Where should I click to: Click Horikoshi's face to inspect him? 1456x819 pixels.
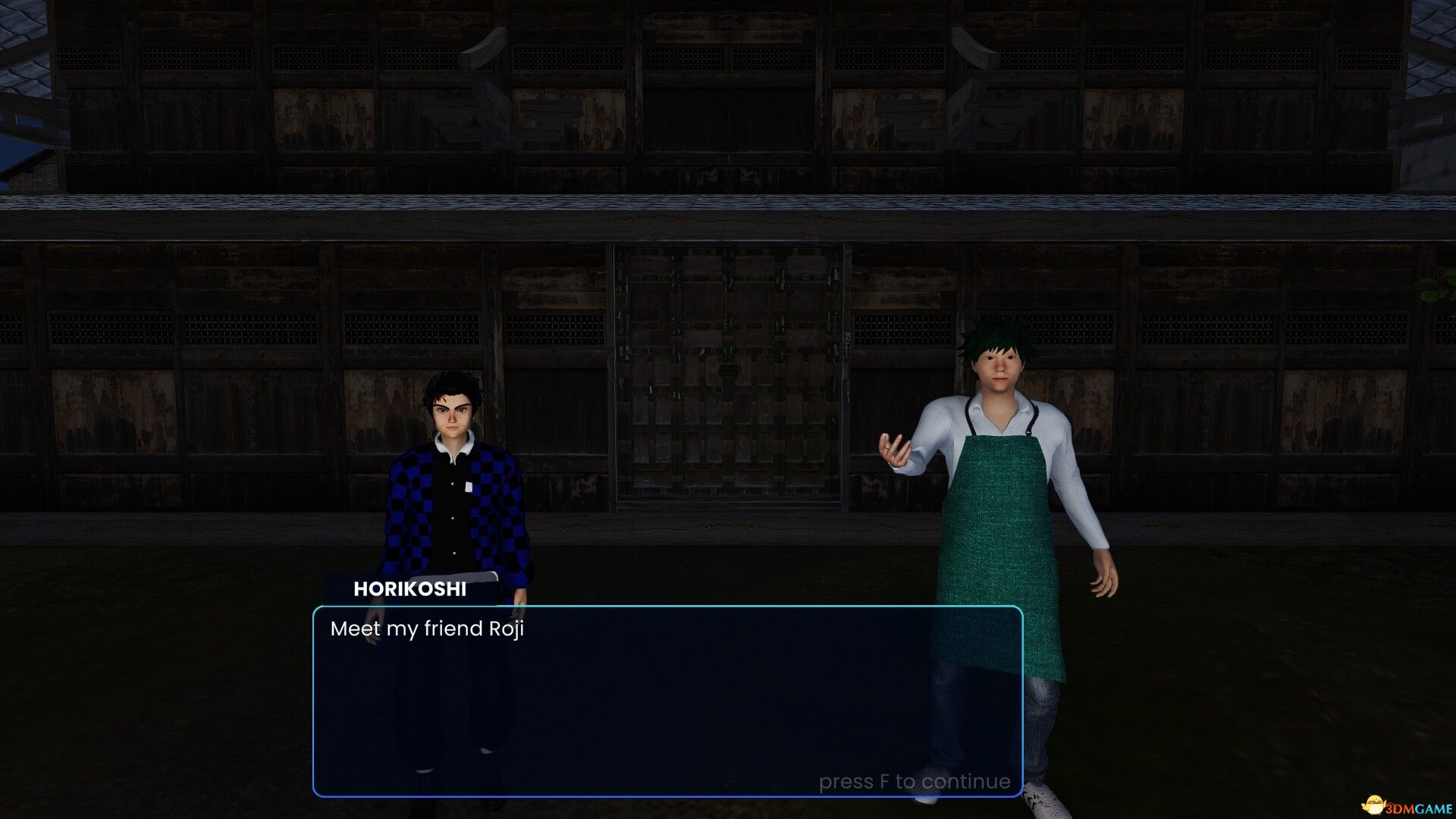(453, 413)
